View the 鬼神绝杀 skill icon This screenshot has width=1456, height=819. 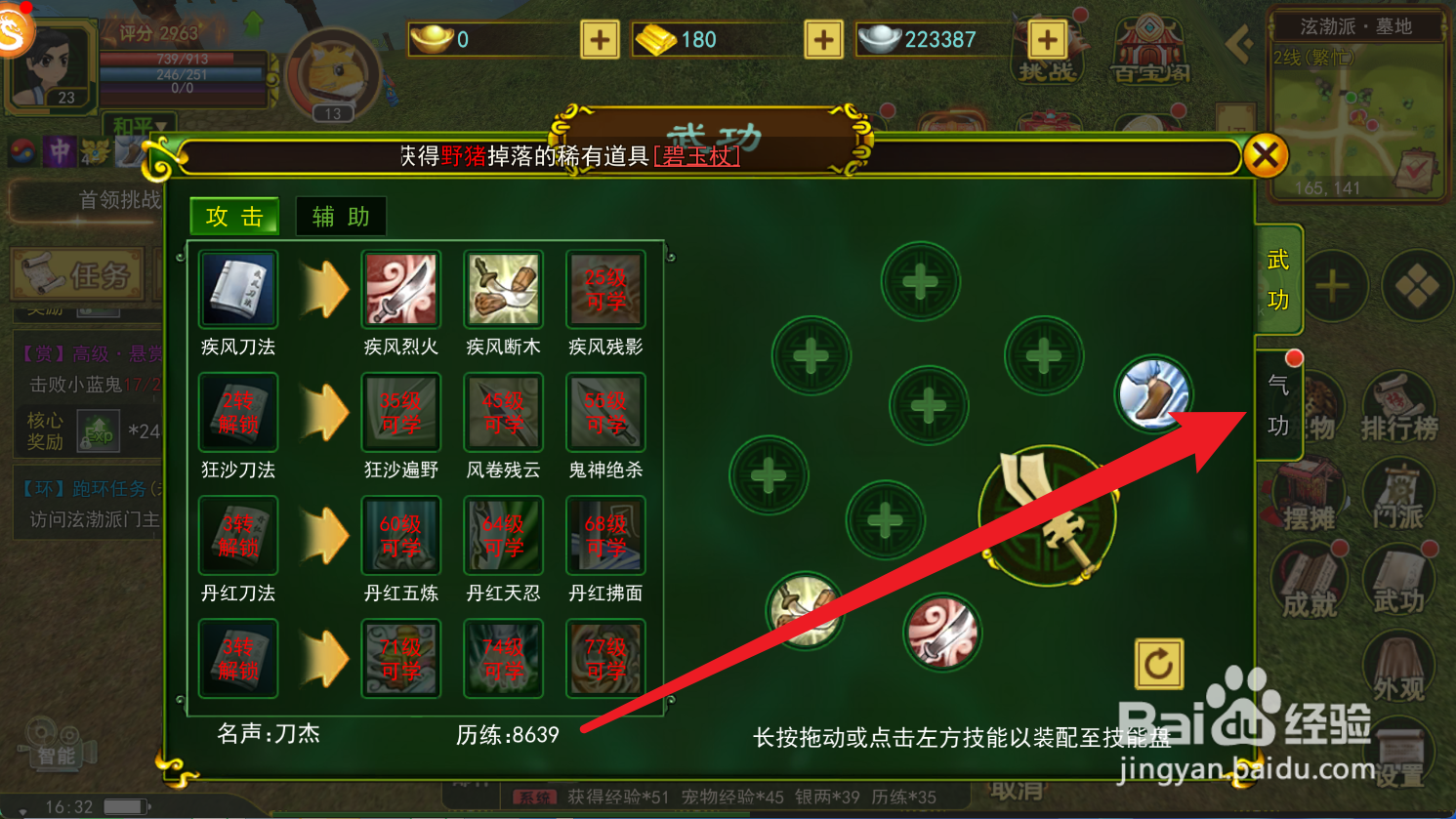(x=604, y=412)
